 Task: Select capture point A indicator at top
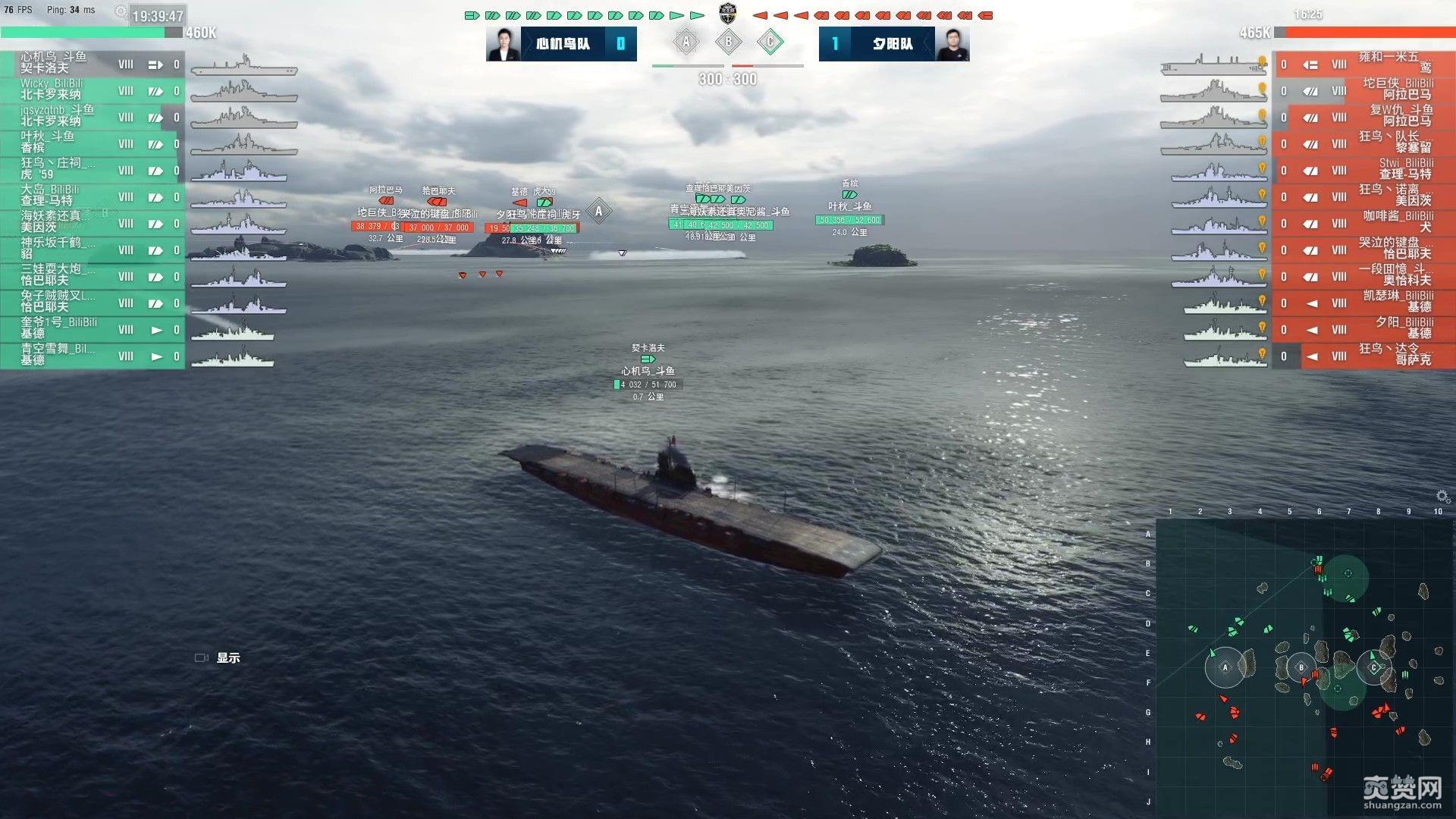pos(686,42)
